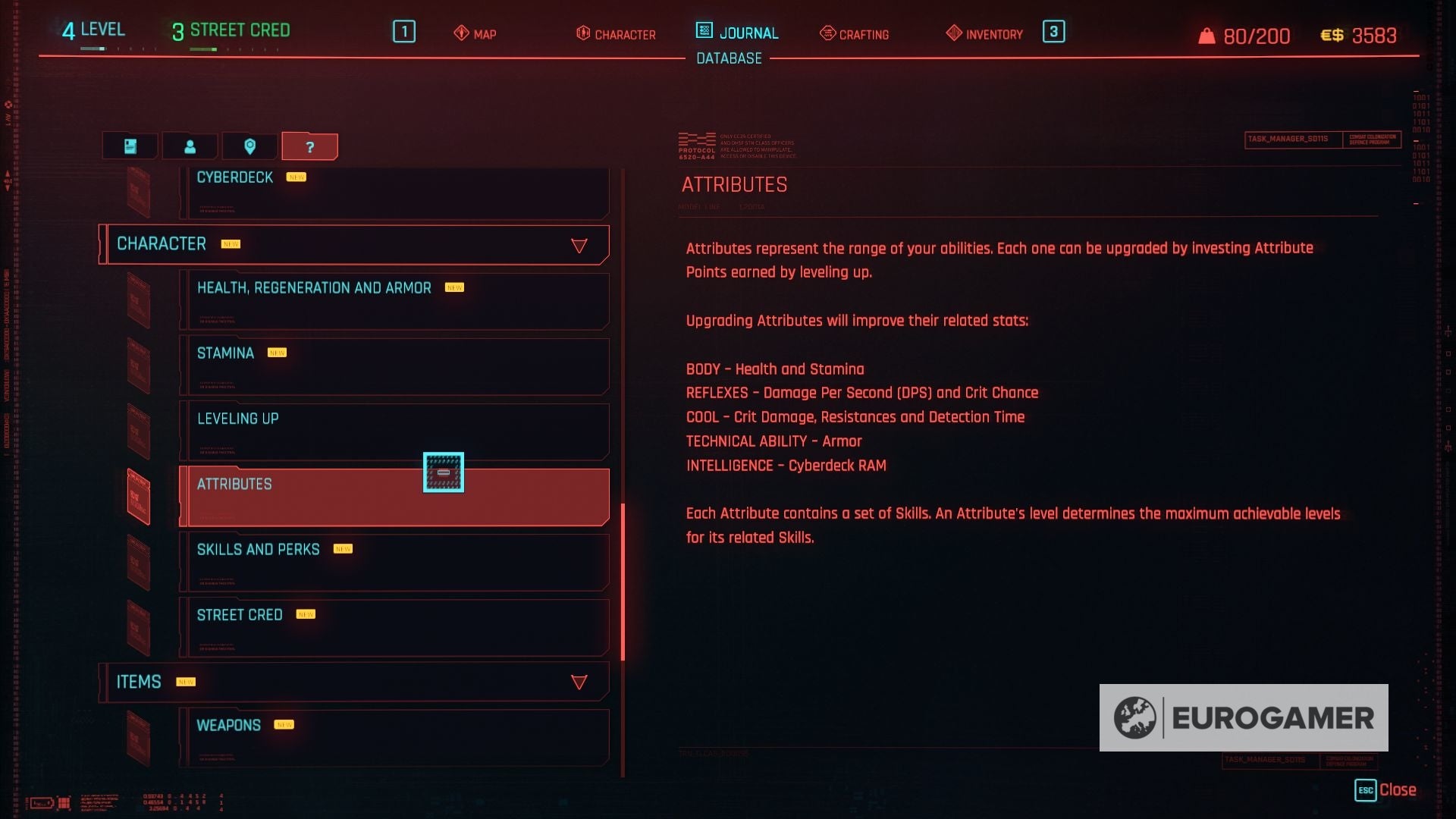Select the Character icon in the top bar

pyautogui.click(x=617, y=34)
